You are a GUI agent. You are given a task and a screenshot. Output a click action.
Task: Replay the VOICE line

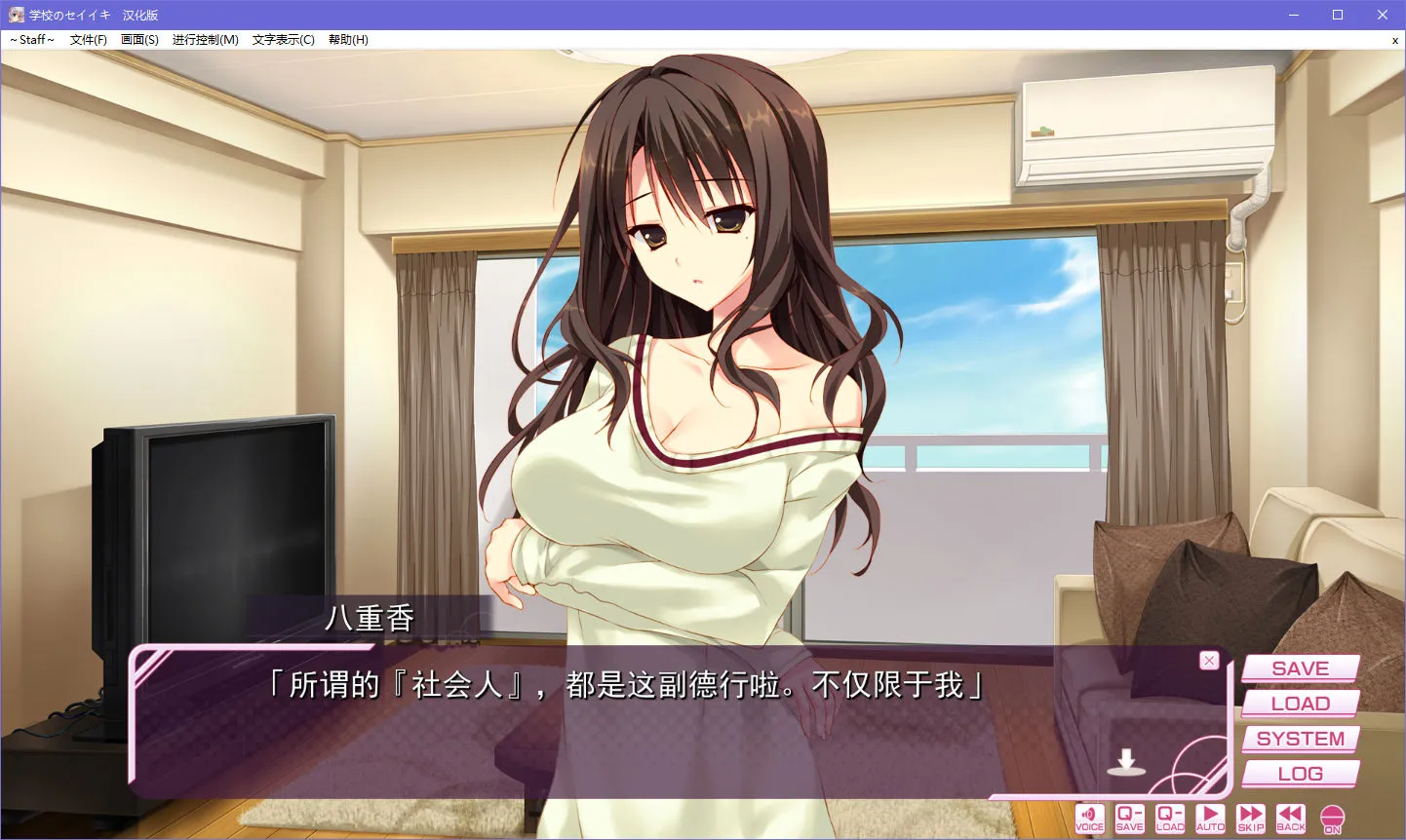tap(1089, 819)
